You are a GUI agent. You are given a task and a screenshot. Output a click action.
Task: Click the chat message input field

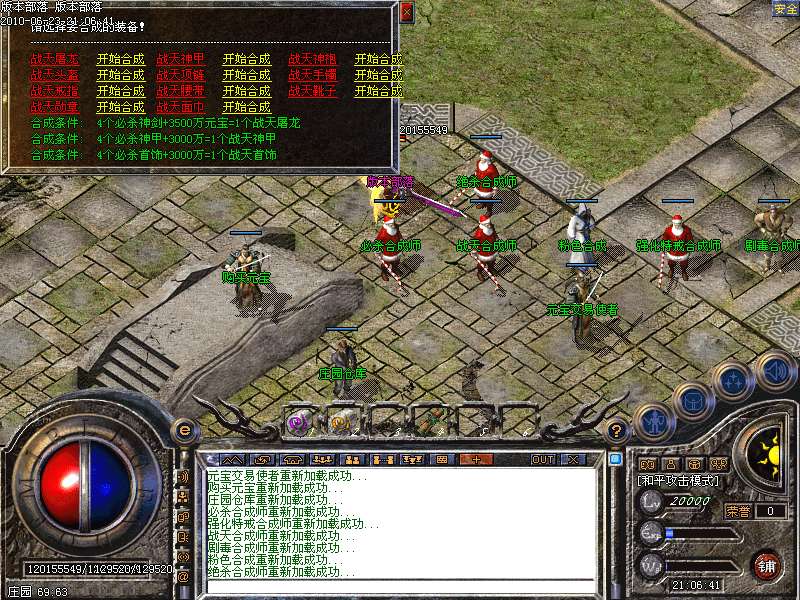pos(400,586)
